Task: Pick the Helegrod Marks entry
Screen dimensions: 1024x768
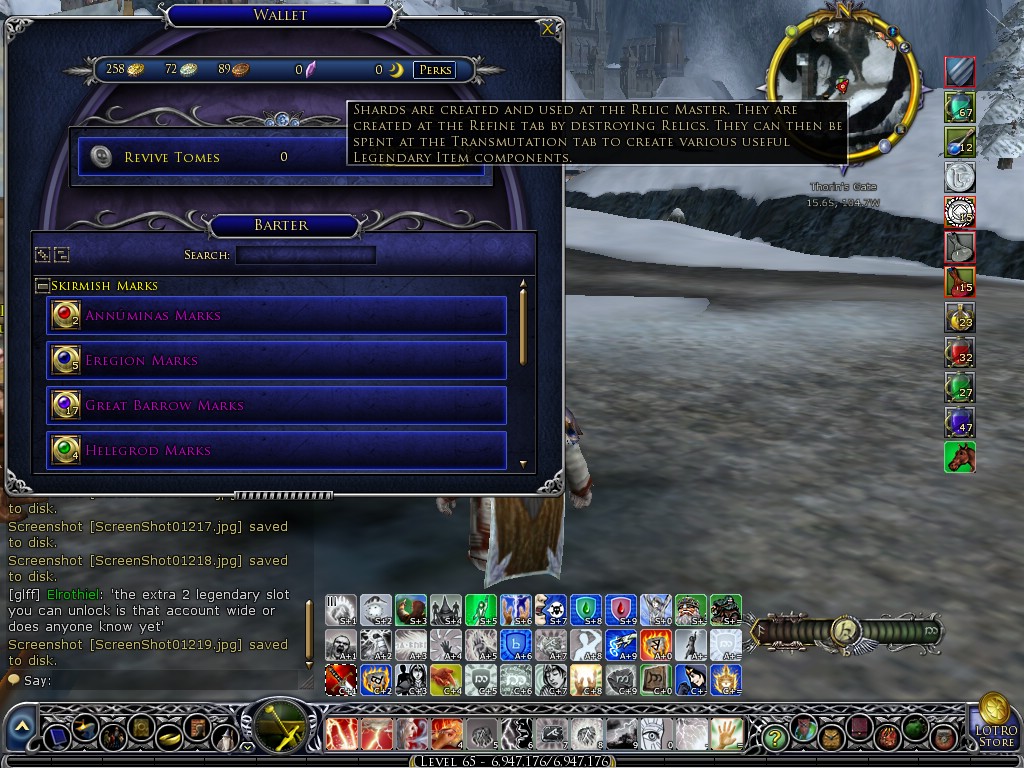Action: pyautogui.click(x=276, y=451)
